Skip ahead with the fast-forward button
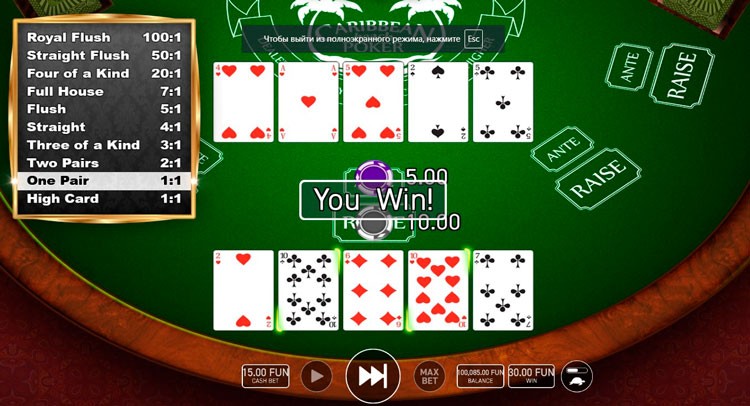The width and height of the screenshot is (750, 406). (x=373, y=376)
